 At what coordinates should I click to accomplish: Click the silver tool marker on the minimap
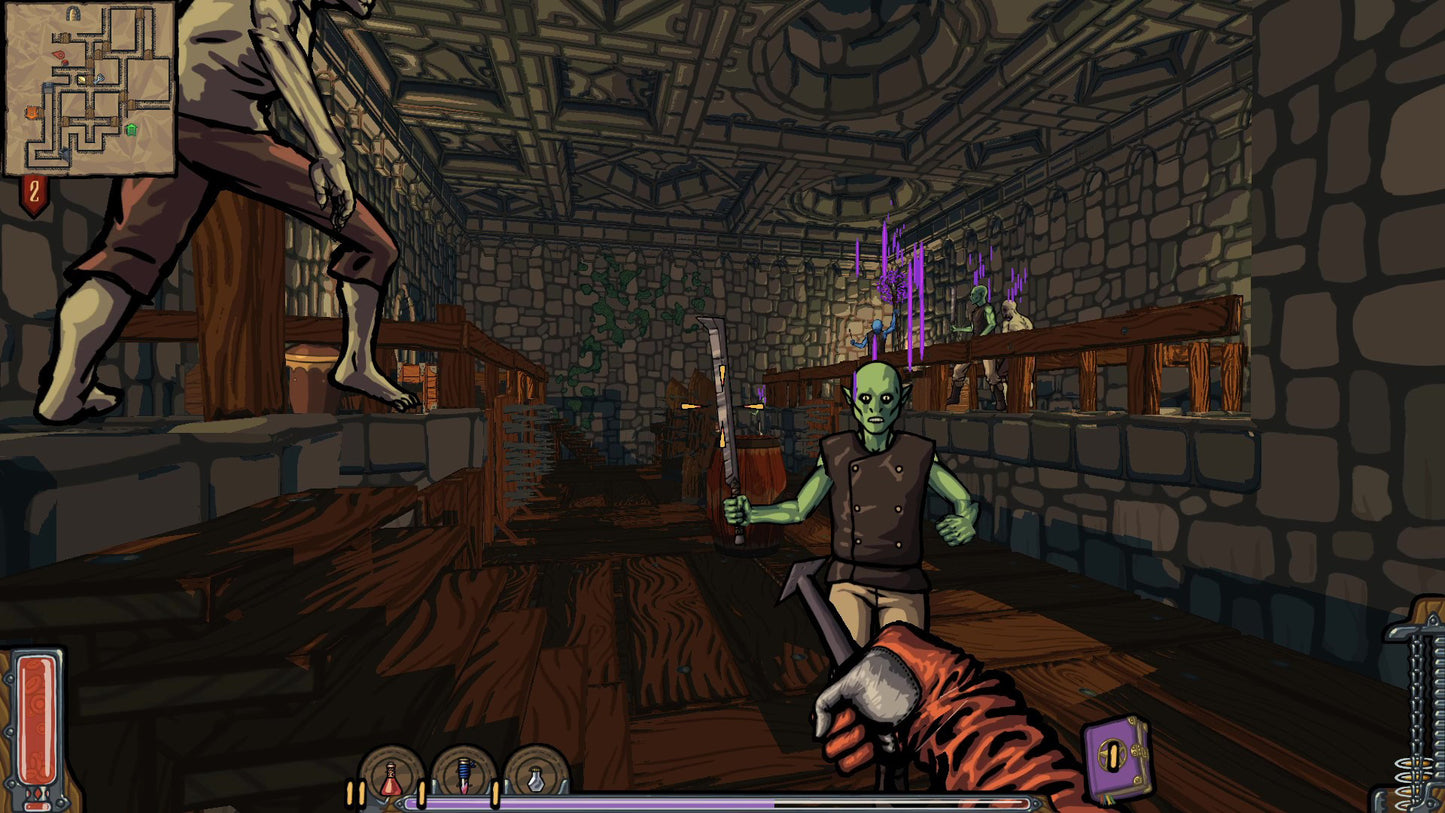pos(99,78)
